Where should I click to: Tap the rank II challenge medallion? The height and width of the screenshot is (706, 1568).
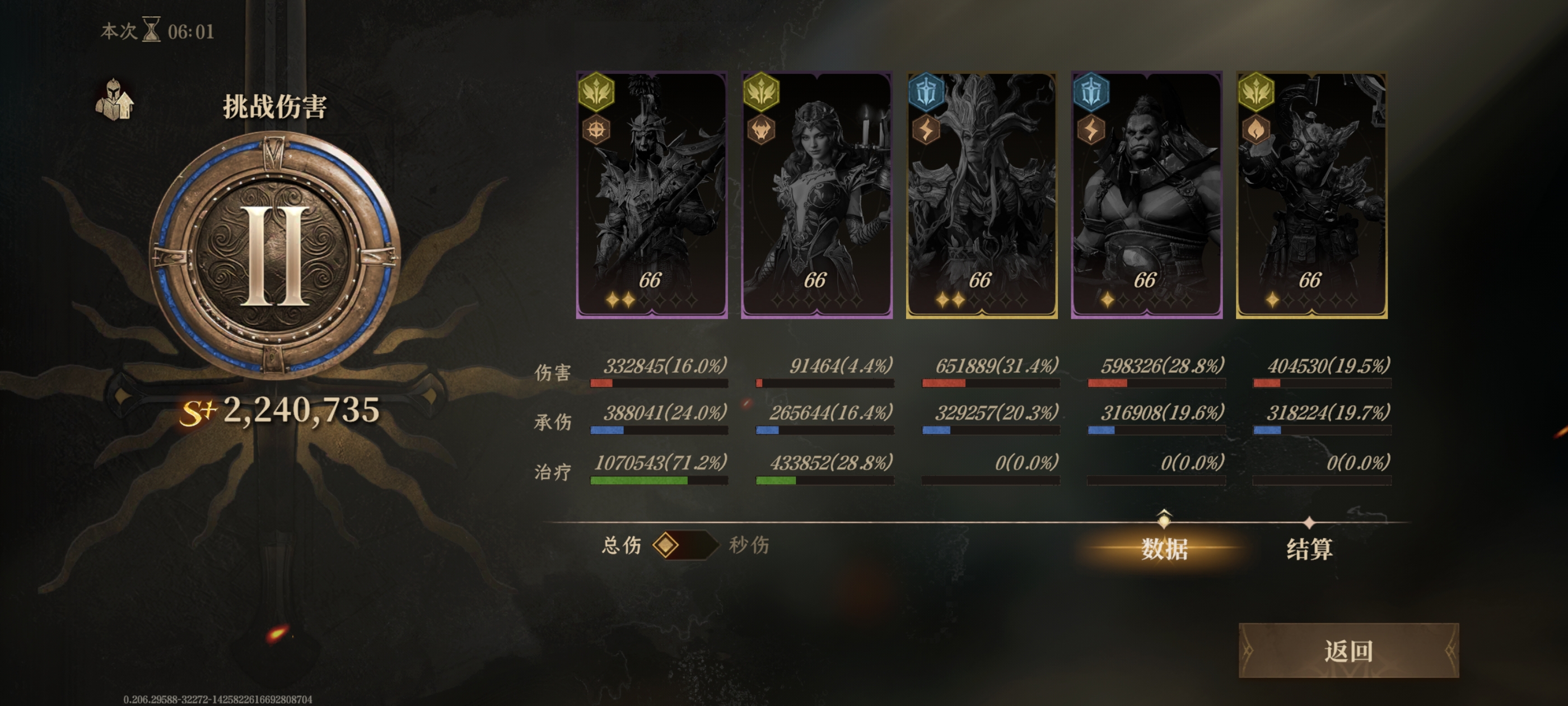274,254
